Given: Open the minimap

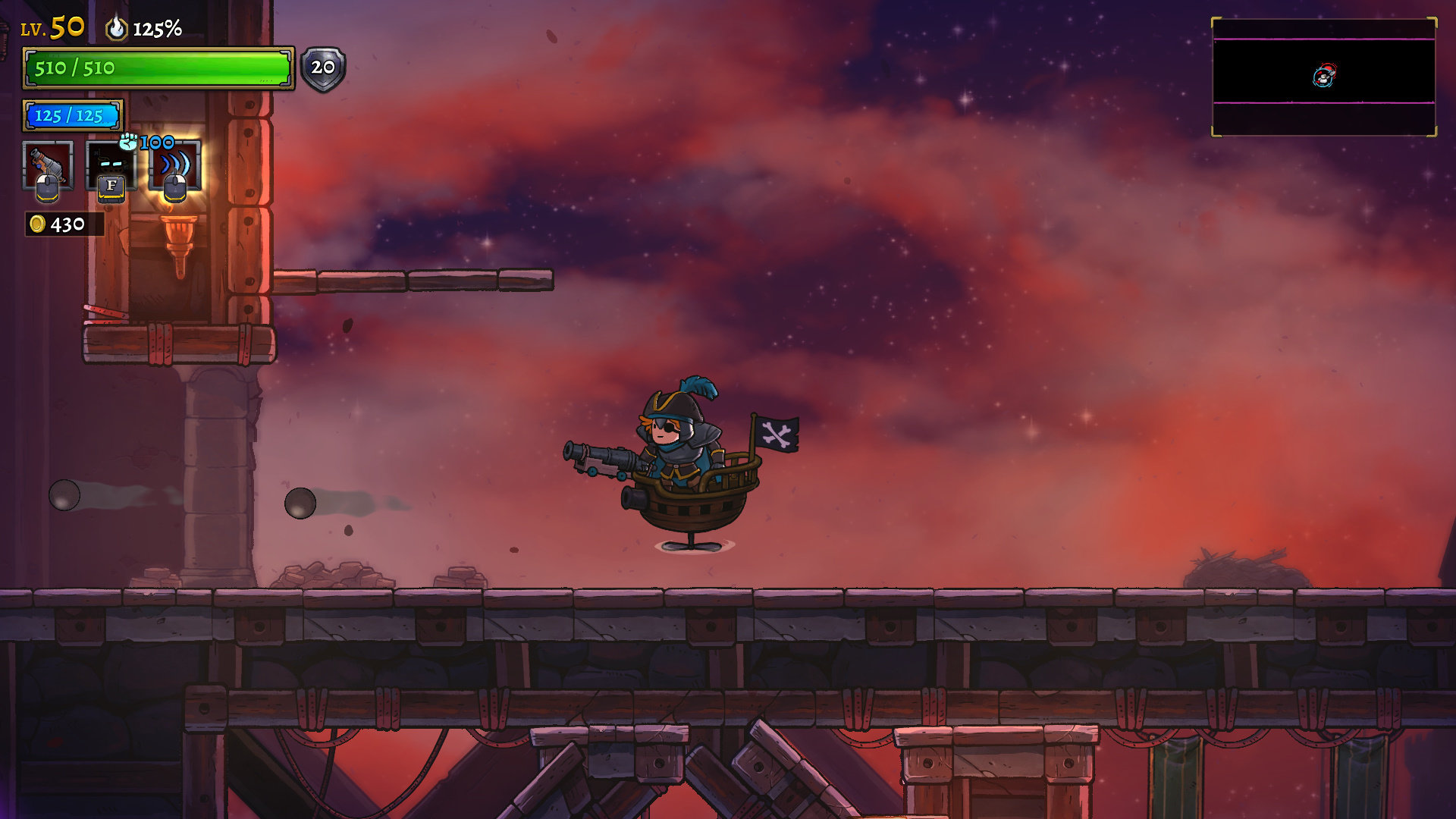Looking at the screenshot, I should 1323,77.
